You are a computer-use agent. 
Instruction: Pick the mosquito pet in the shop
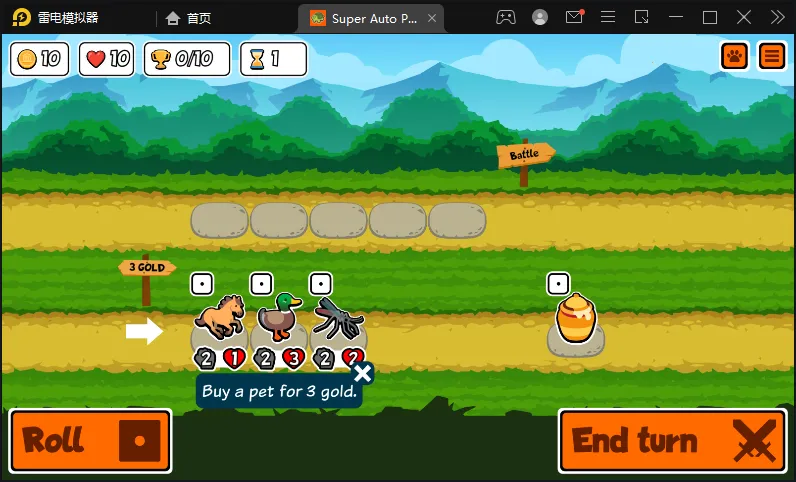(338, 318)
